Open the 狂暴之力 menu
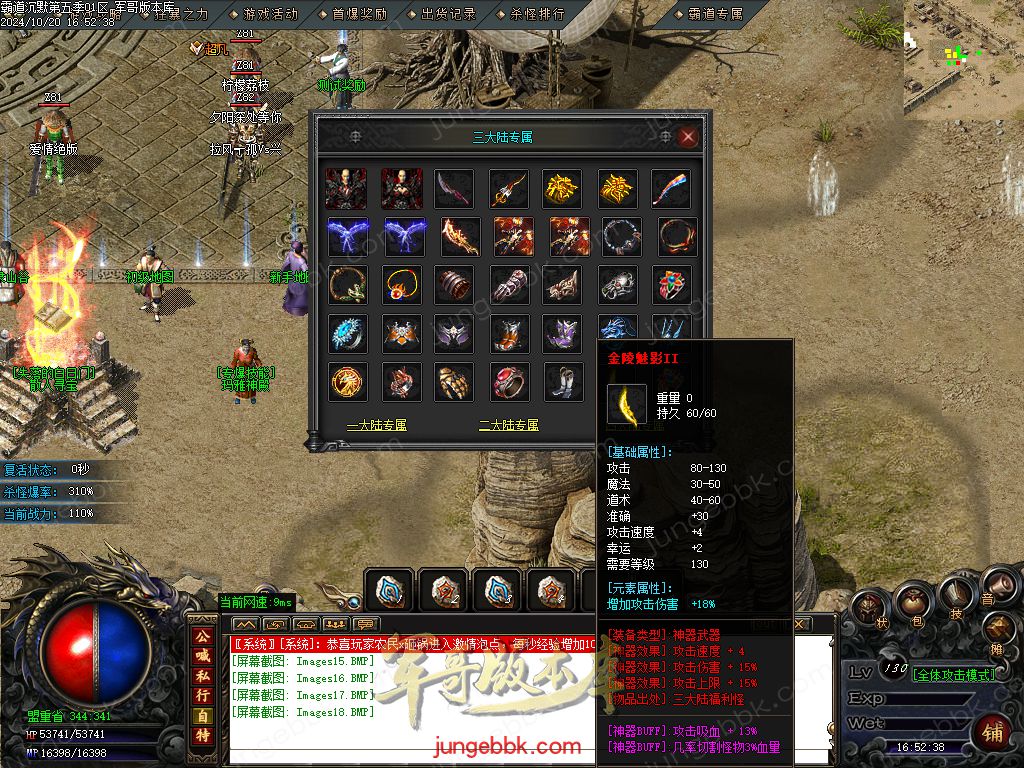The width and height of the screenshot is (1024, 768). click(x=181, y=14)
